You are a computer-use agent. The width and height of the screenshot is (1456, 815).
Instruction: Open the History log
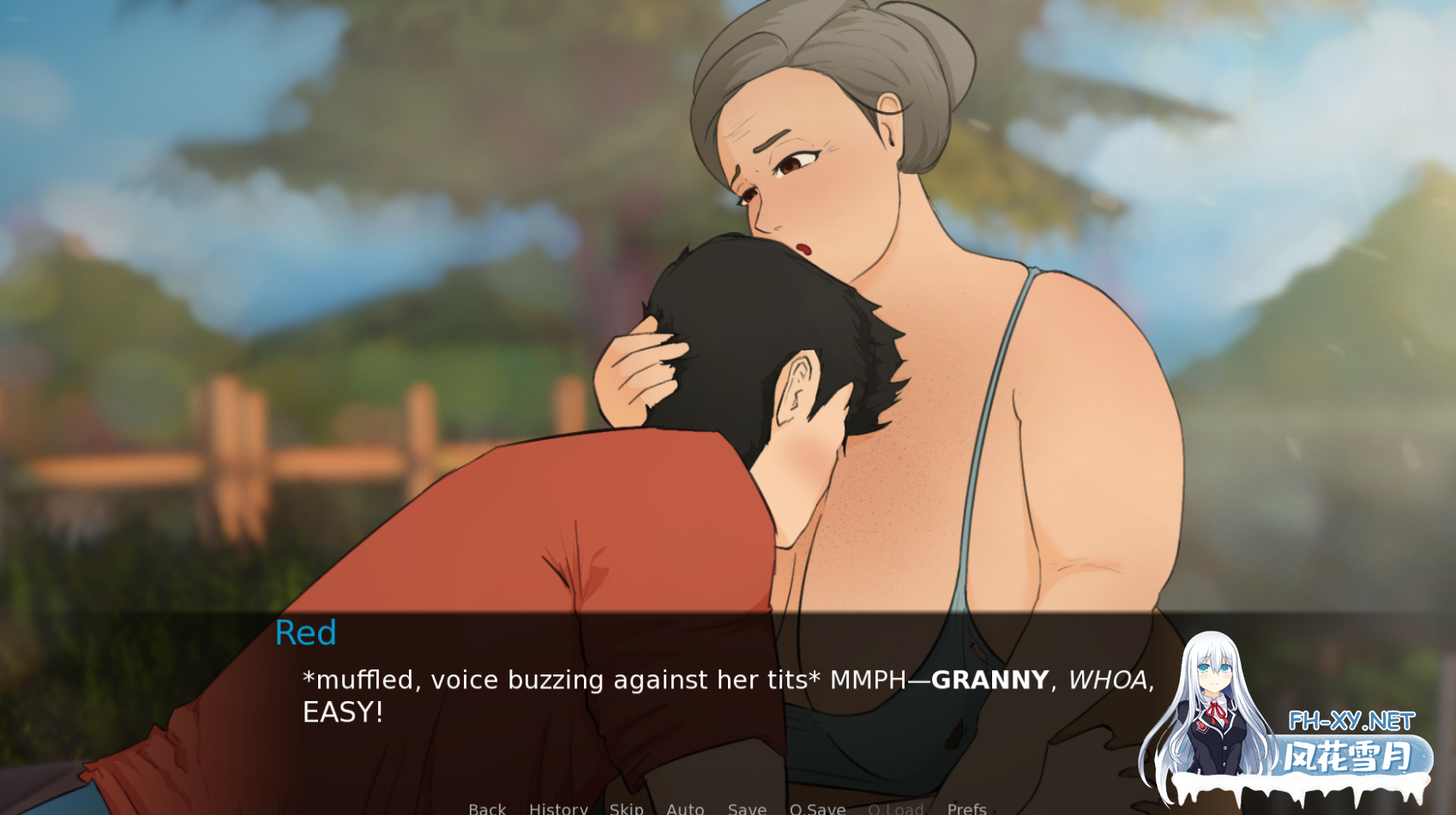(557, 808)
